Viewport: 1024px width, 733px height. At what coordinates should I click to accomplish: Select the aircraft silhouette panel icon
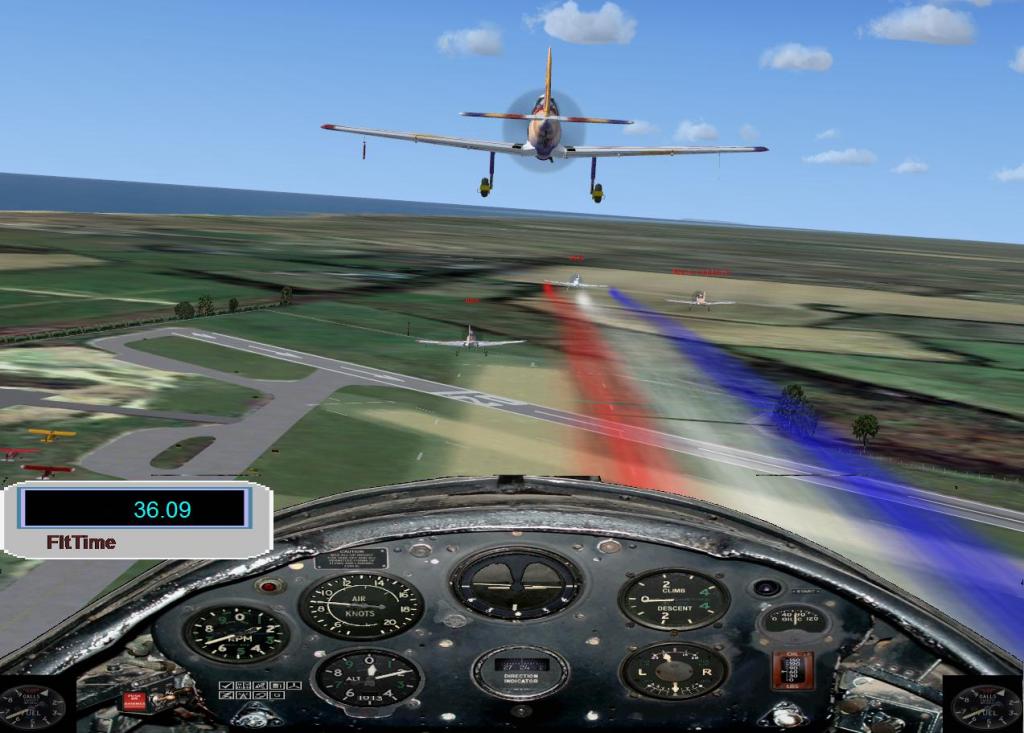[294, 685]
